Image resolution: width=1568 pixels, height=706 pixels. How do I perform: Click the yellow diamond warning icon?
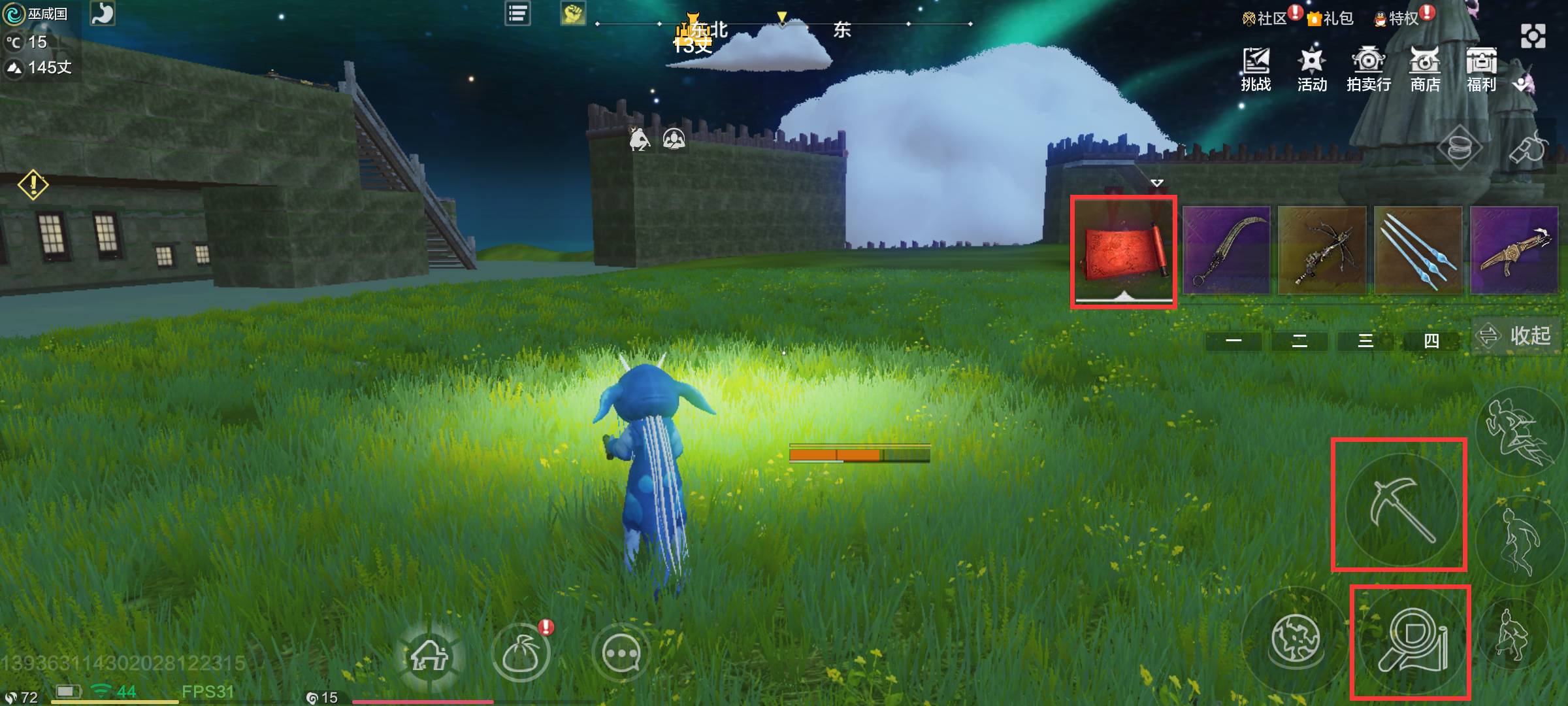pos(33,185)
